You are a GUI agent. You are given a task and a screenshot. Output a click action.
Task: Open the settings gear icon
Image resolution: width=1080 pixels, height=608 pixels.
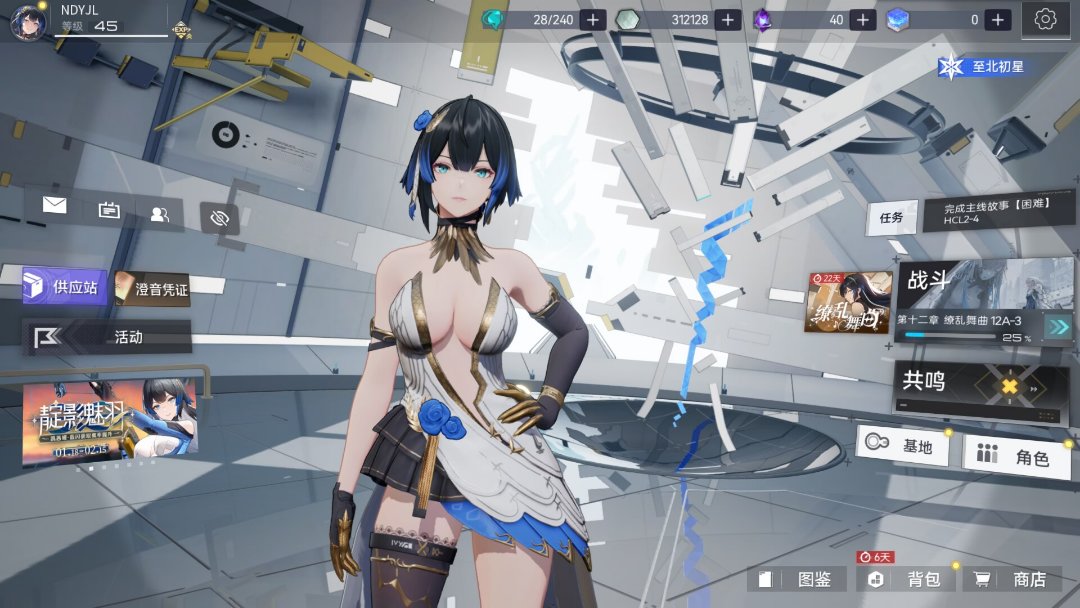[x=1046, y=19]
